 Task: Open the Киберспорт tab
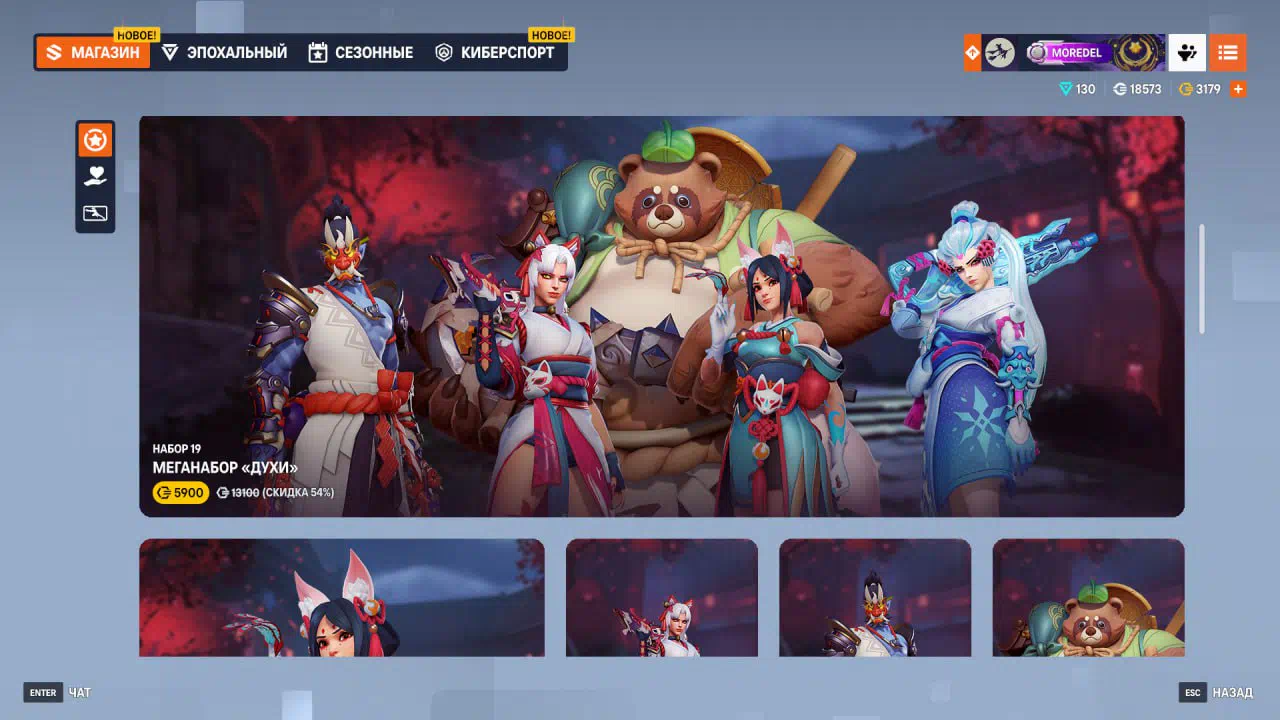(x=495, y=53)
